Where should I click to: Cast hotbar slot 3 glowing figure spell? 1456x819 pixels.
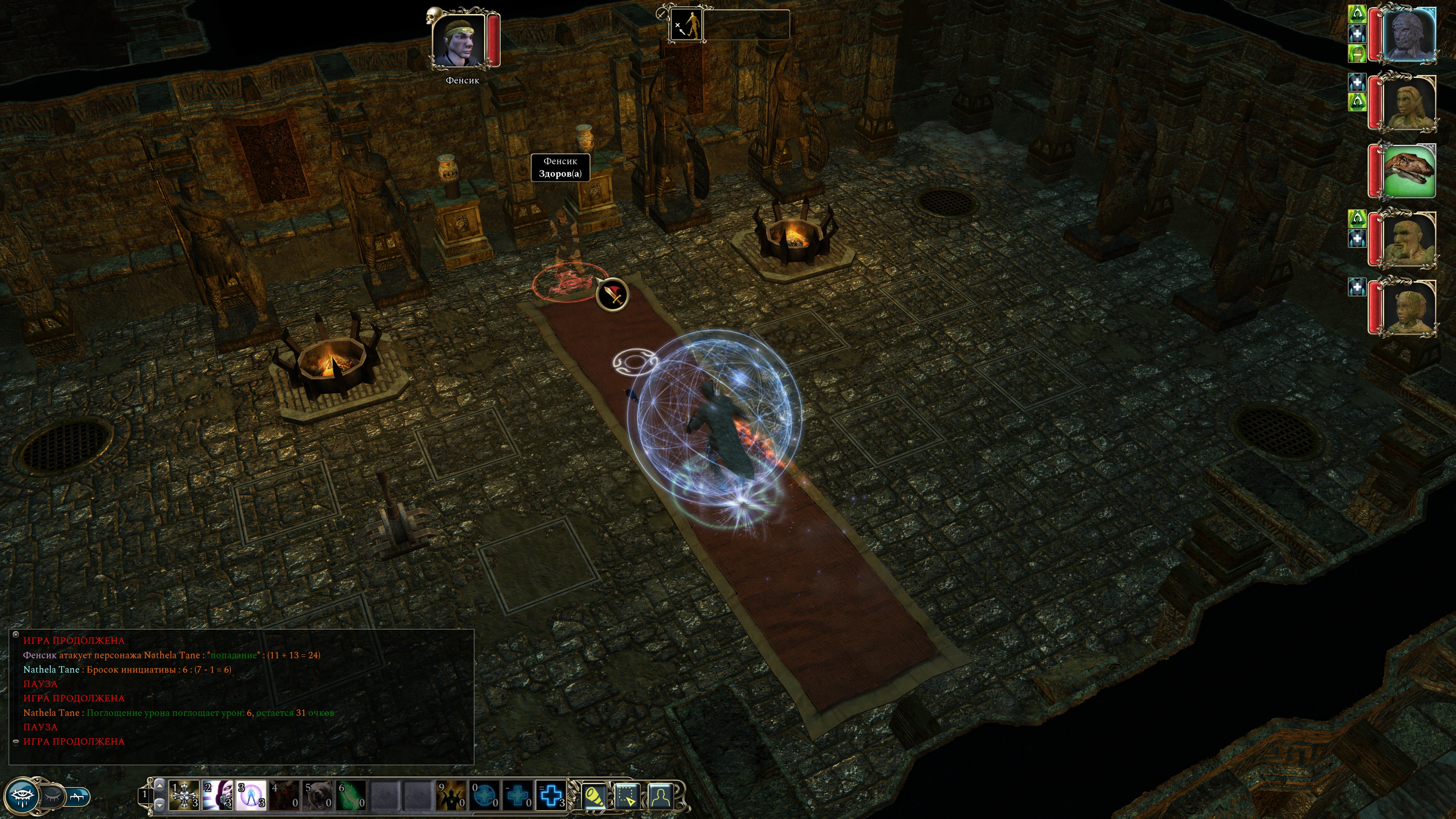pyautogui.click(x=251, y=795)
